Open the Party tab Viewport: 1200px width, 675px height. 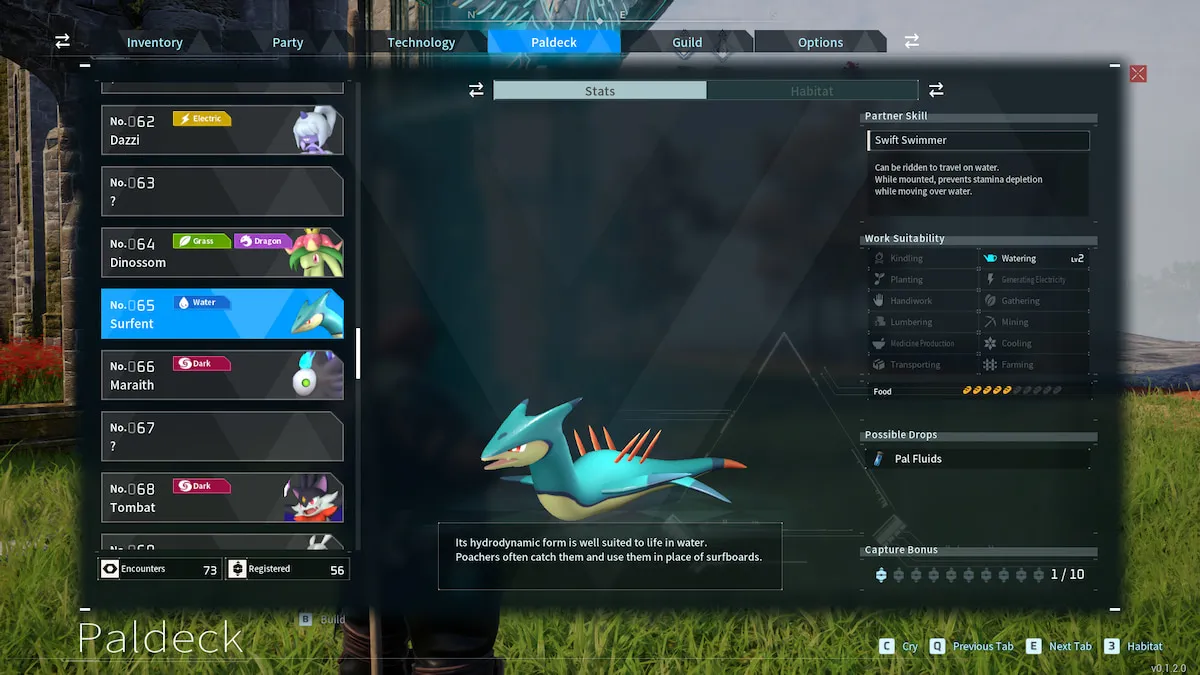288,42
